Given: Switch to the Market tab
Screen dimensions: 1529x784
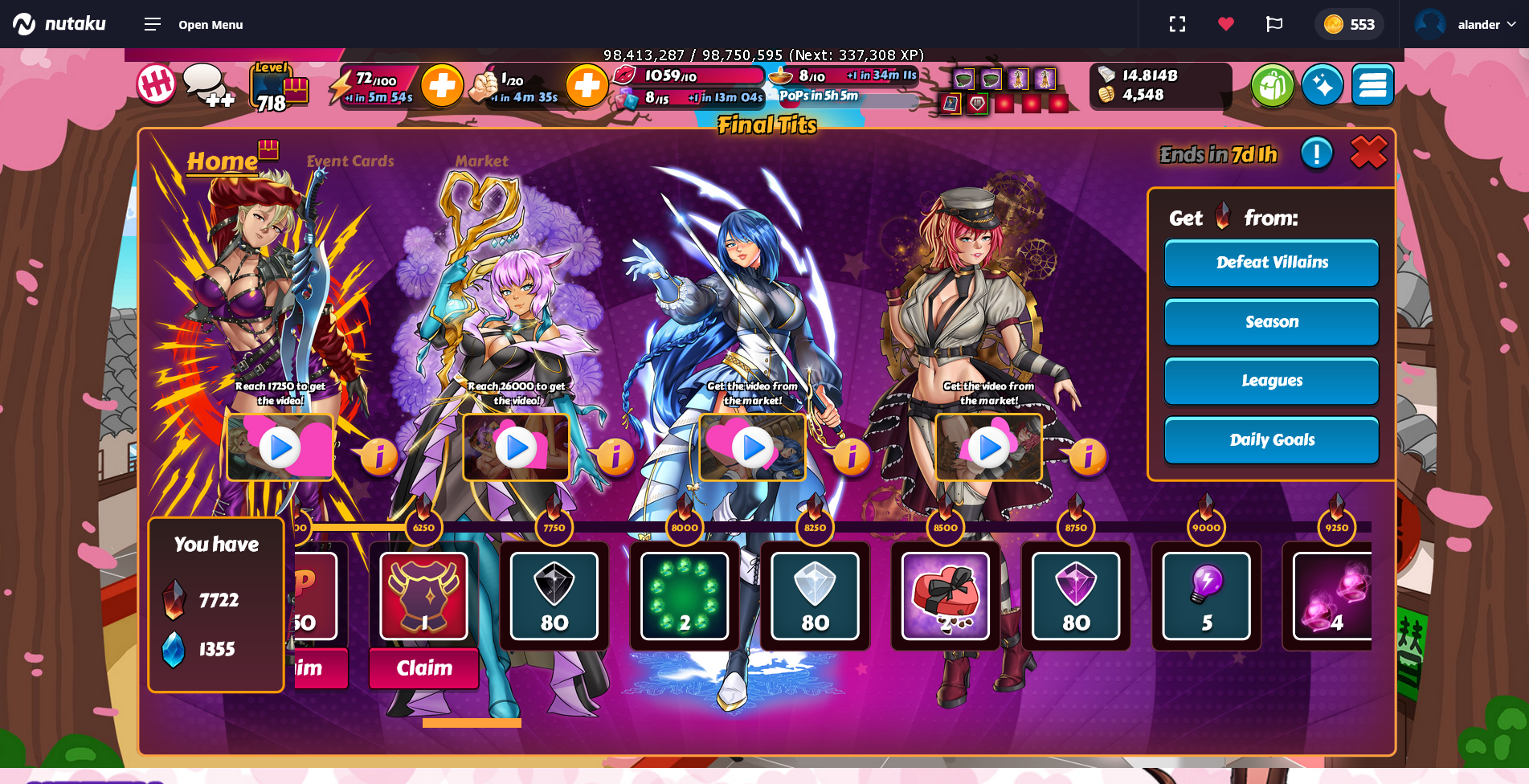Looking at the screenshot, I should click(x=481, y=161).
